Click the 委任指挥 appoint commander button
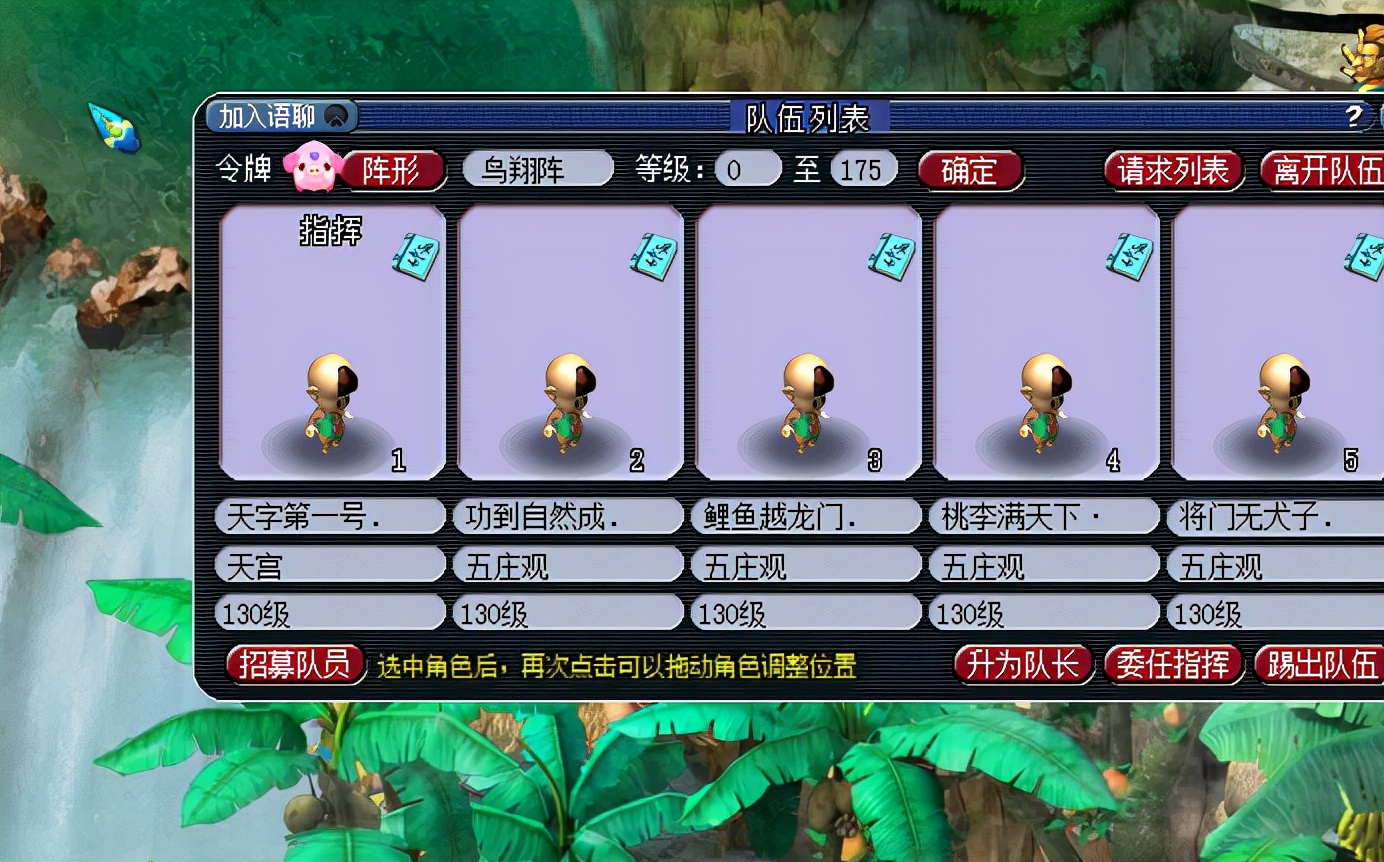This screenshot has height=862, width=1384. (1172, 664)
